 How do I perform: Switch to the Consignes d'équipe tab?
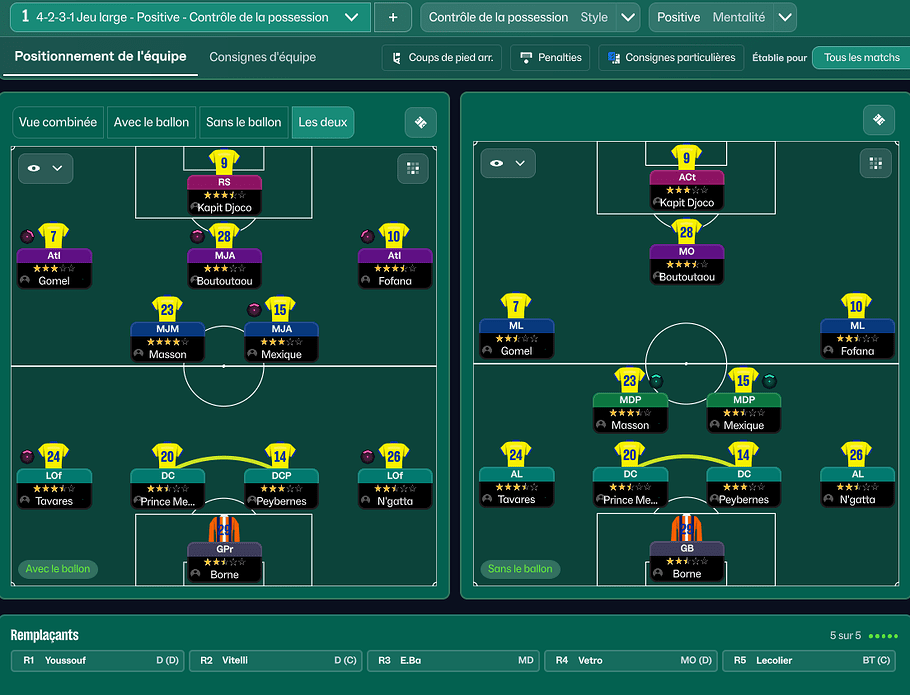pos(262,57)
